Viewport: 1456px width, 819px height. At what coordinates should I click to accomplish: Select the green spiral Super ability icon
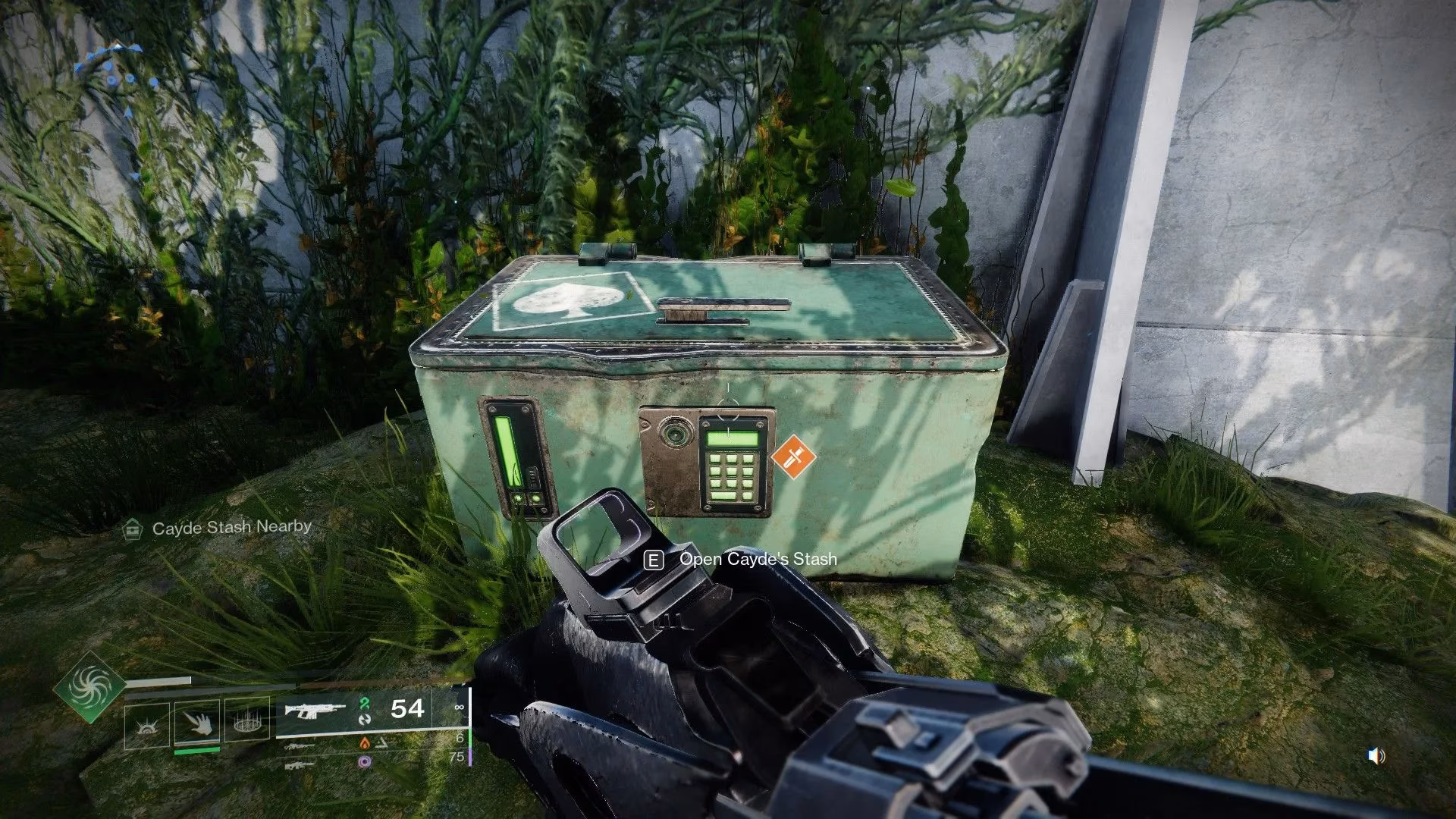tap(89, 688)
